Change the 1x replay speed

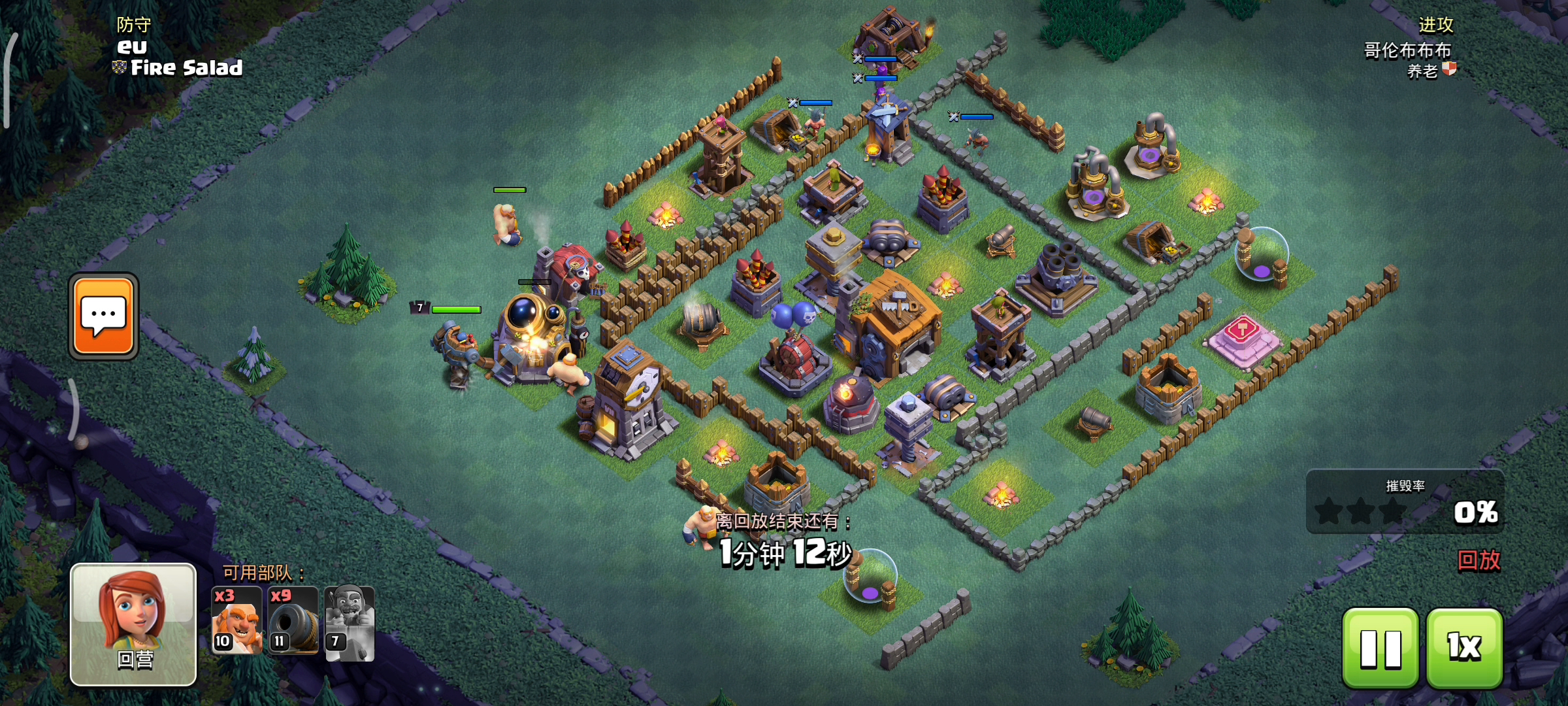pyautogui.click(x=1464, y=648)
